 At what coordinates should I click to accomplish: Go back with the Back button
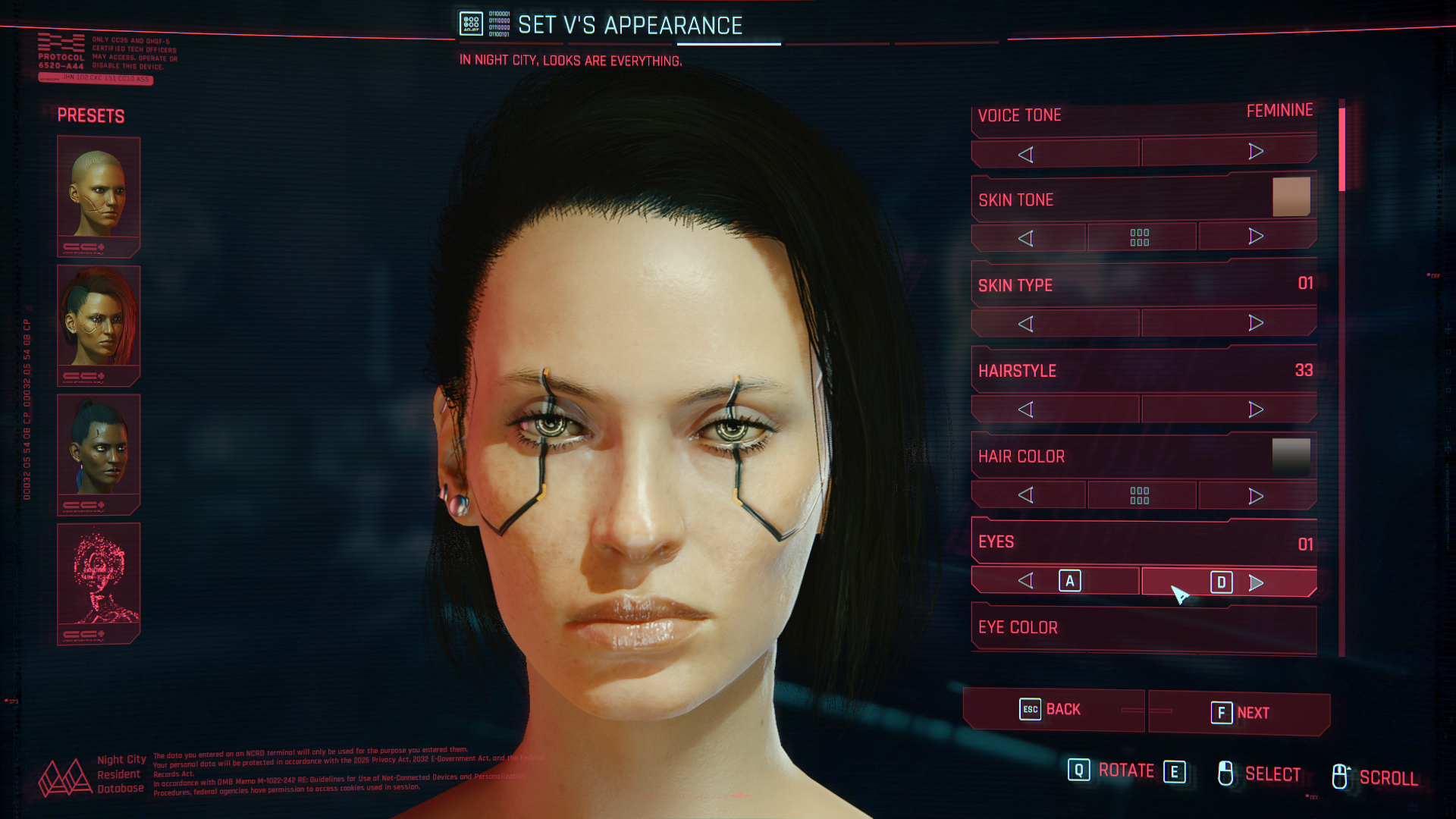[1053, 710]
